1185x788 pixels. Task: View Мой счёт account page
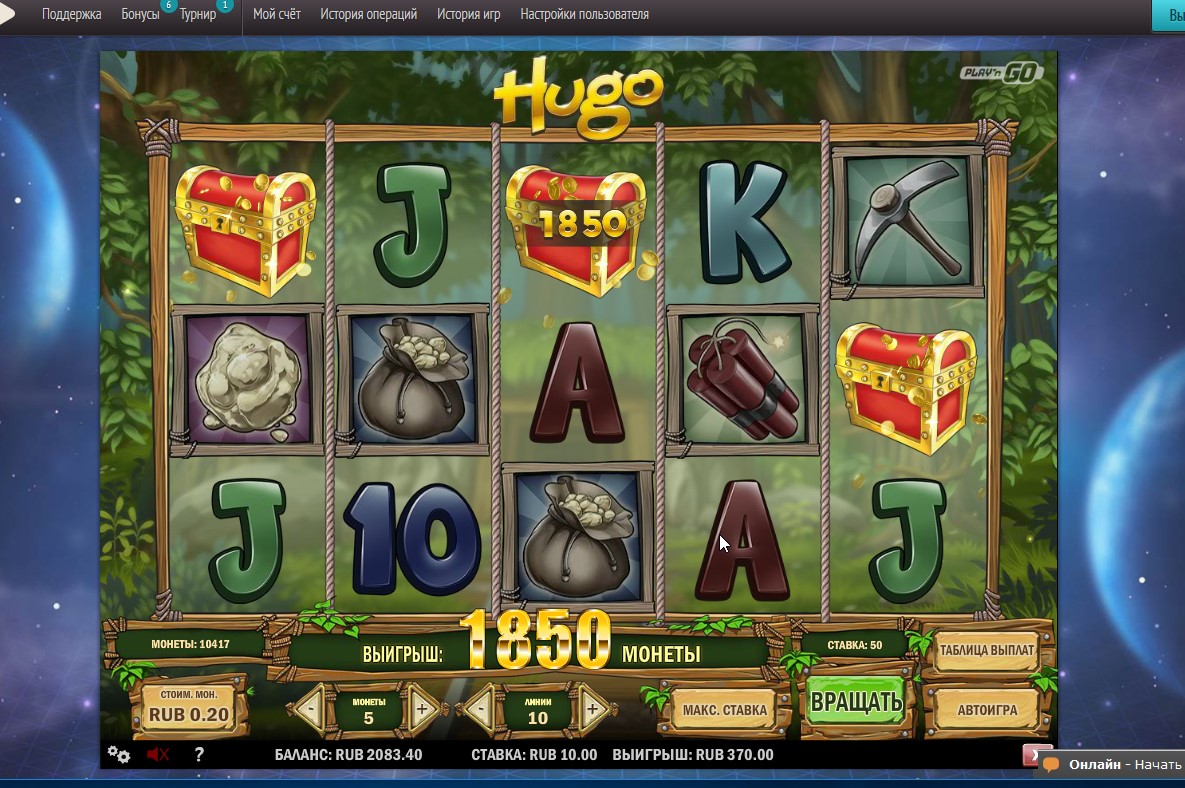[x=277, y=15]
